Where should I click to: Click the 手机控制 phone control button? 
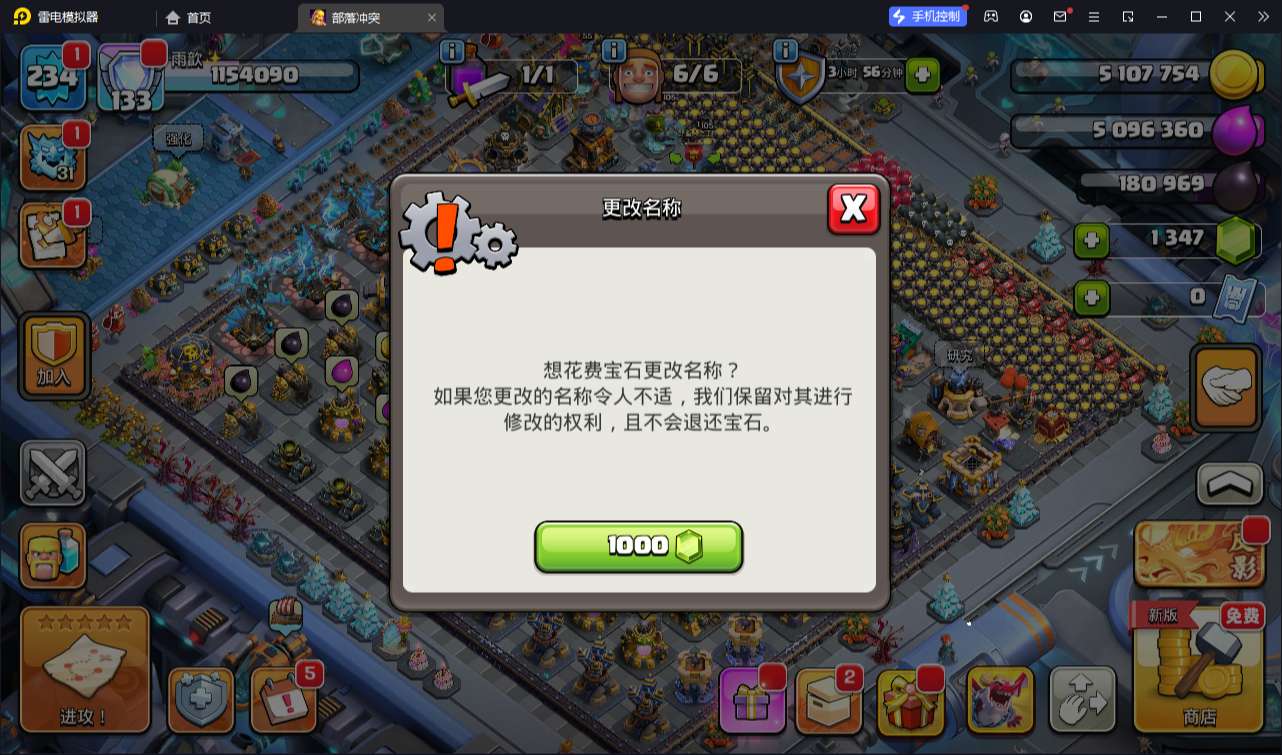(x=927, y=16)
